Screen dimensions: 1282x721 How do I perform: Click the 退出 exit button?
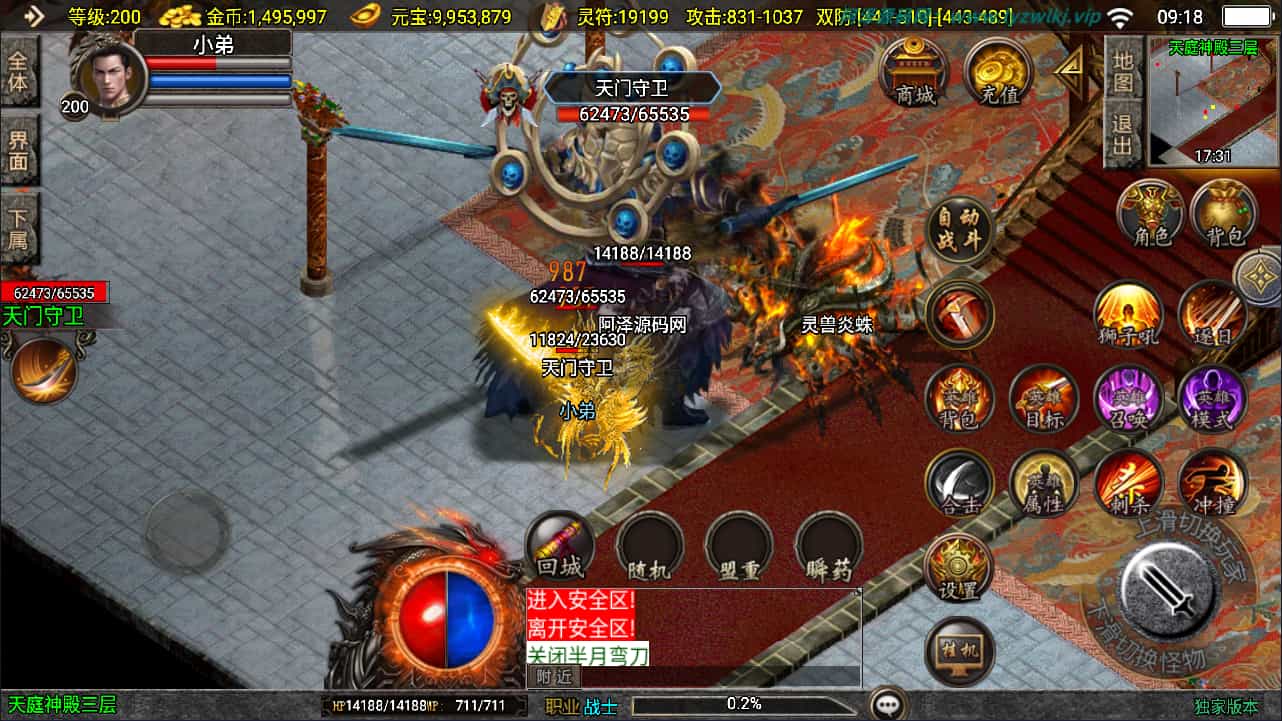click(1123, 135)
